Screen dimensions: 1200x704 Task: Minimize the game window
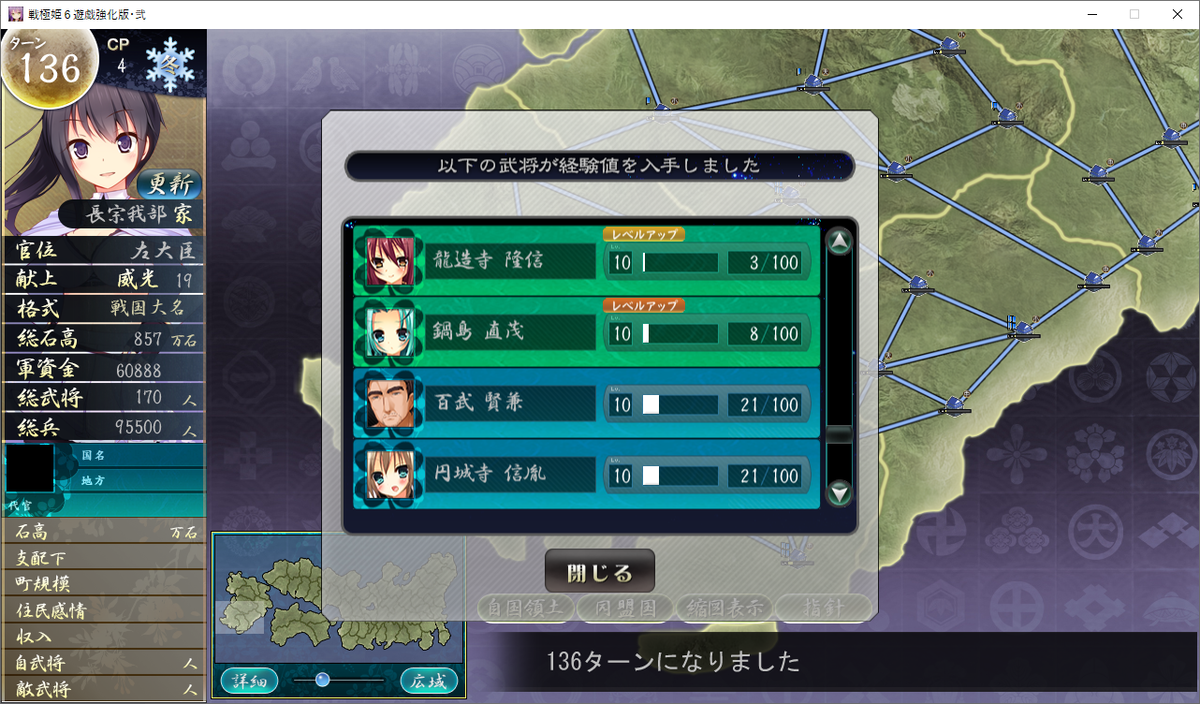point(1088,14)
